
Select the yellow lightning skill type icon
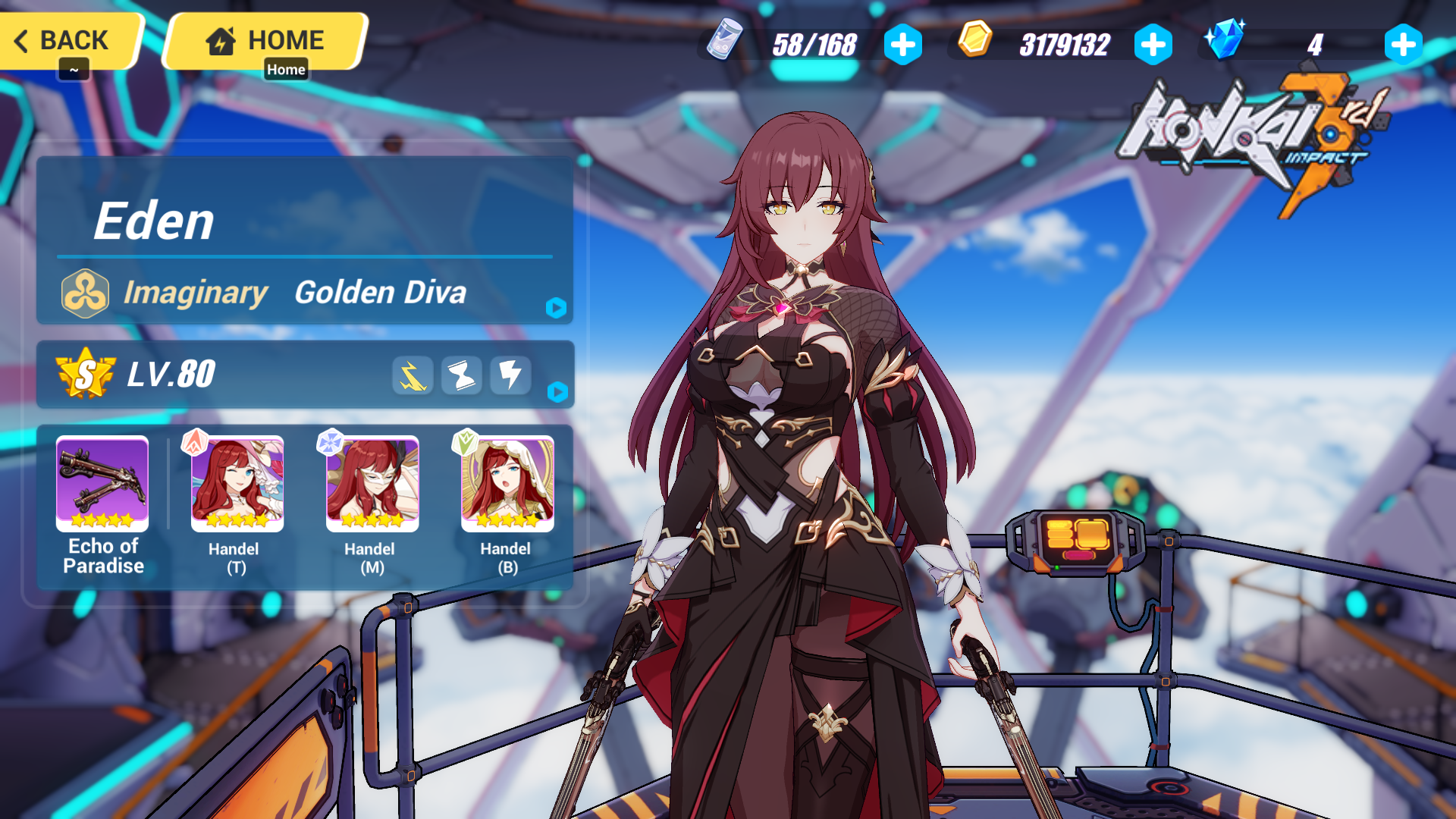[x=412, y=375]
